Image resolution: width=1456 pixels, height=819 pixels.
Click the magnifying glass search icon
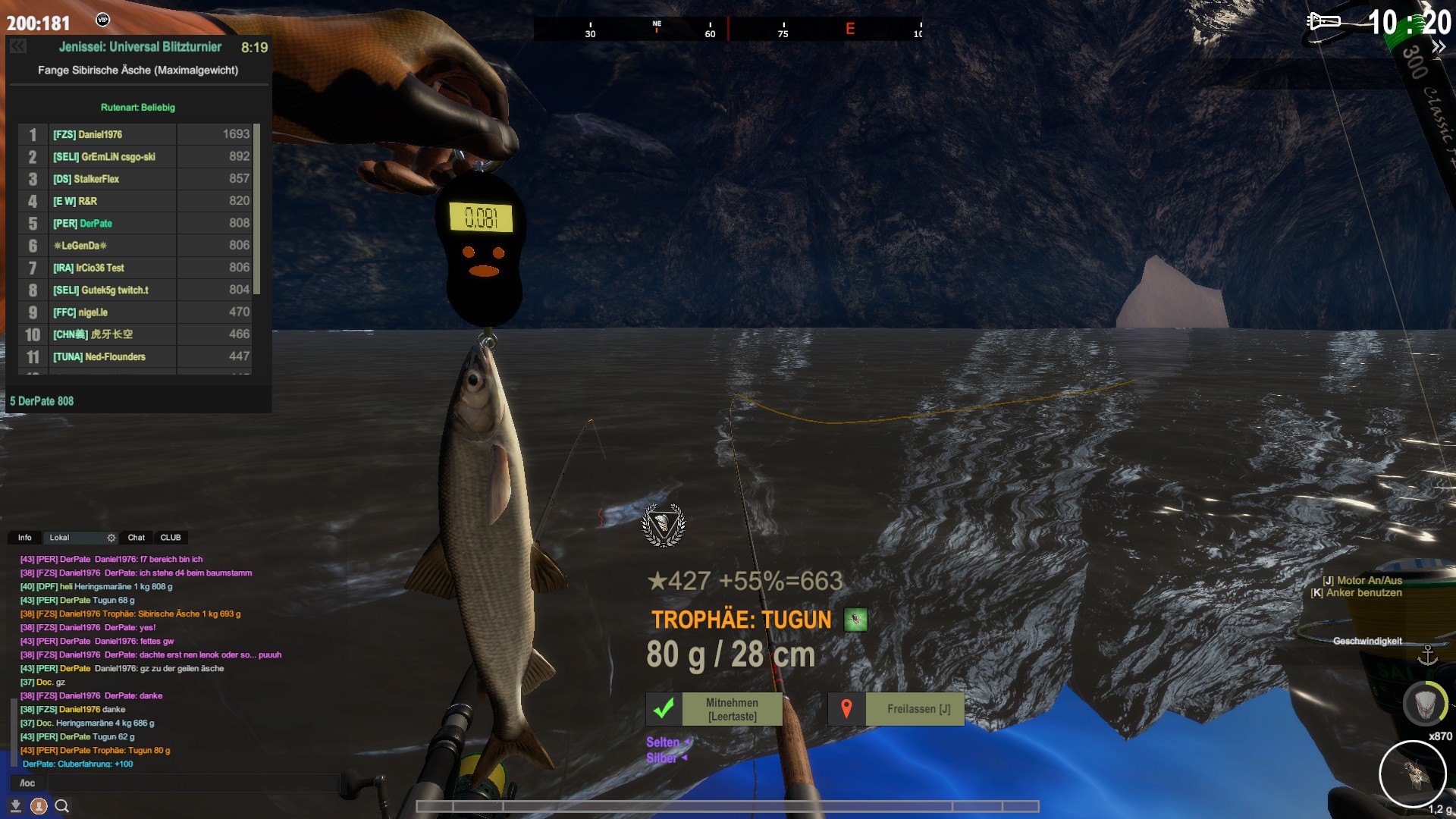point(62,806)
